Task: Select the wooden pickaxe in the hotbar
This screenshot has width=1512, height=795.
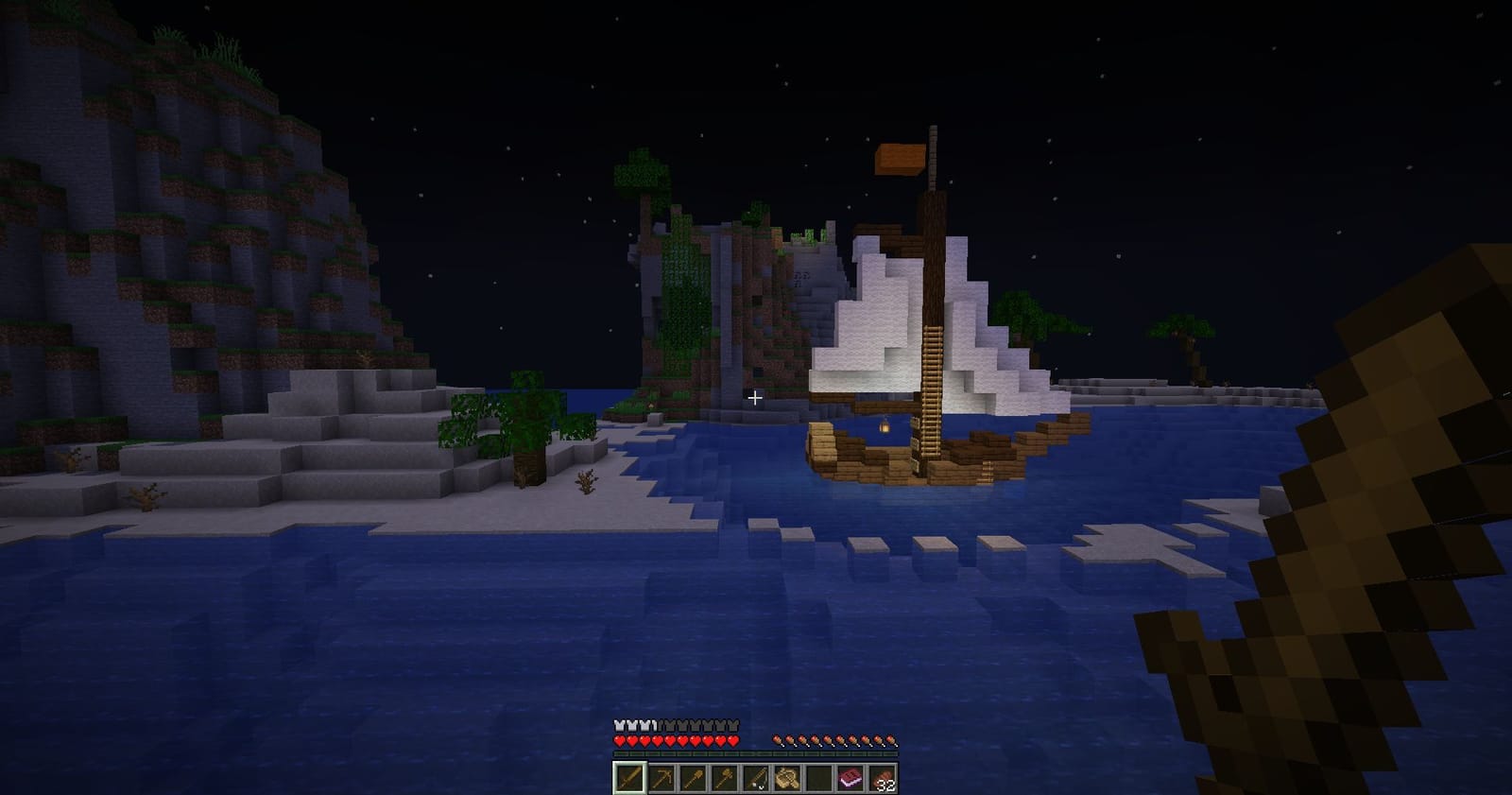Action: (x=662, y=777)
